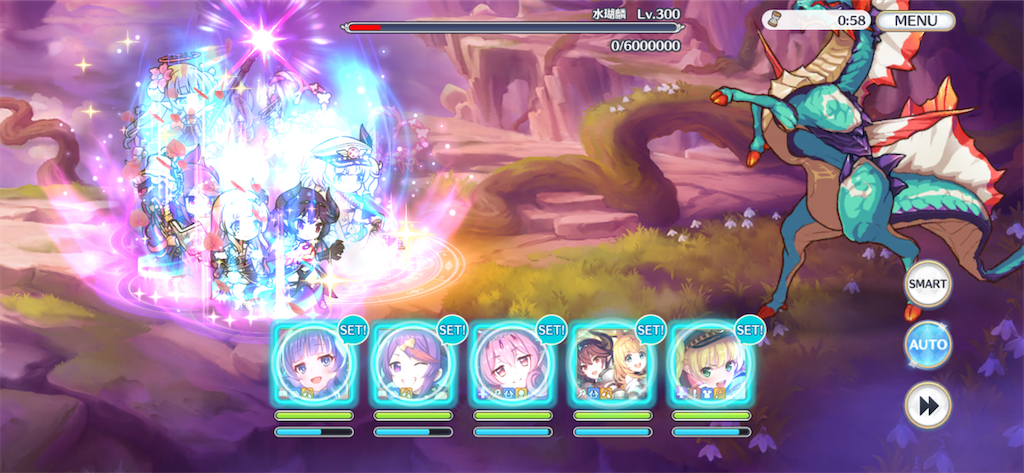Image resolution: width=1024 pixels, height=473 pixels.
Task: Select the duo character portrait card
Action: point(611,364)
